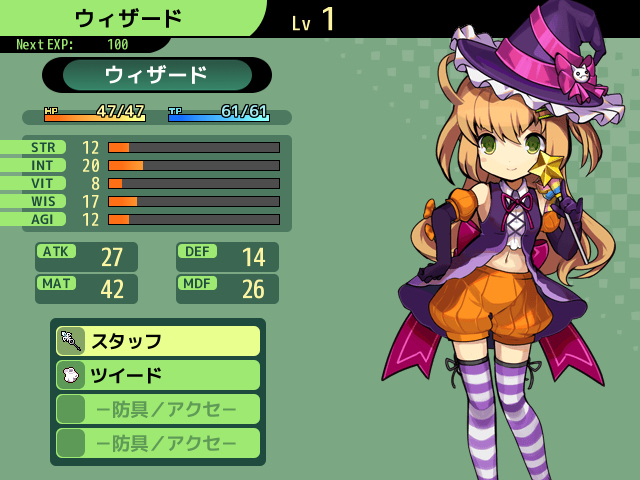Select the ツイード armor slot
Viewport: 640px width, 480px height.
click(x=158, y=375)
